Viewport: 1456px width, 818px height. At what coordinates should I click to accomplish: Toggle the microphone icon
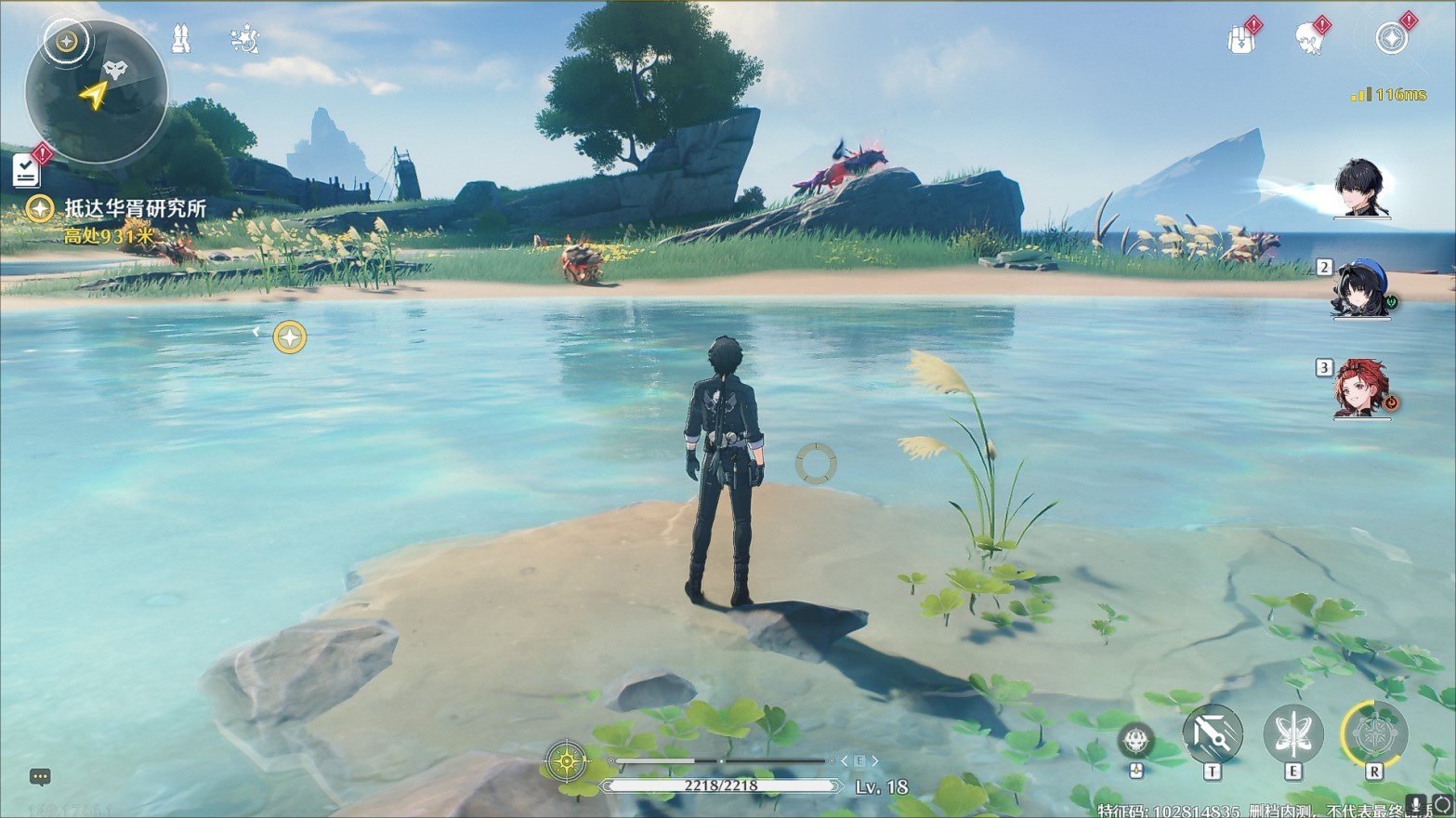[1417, 805]
